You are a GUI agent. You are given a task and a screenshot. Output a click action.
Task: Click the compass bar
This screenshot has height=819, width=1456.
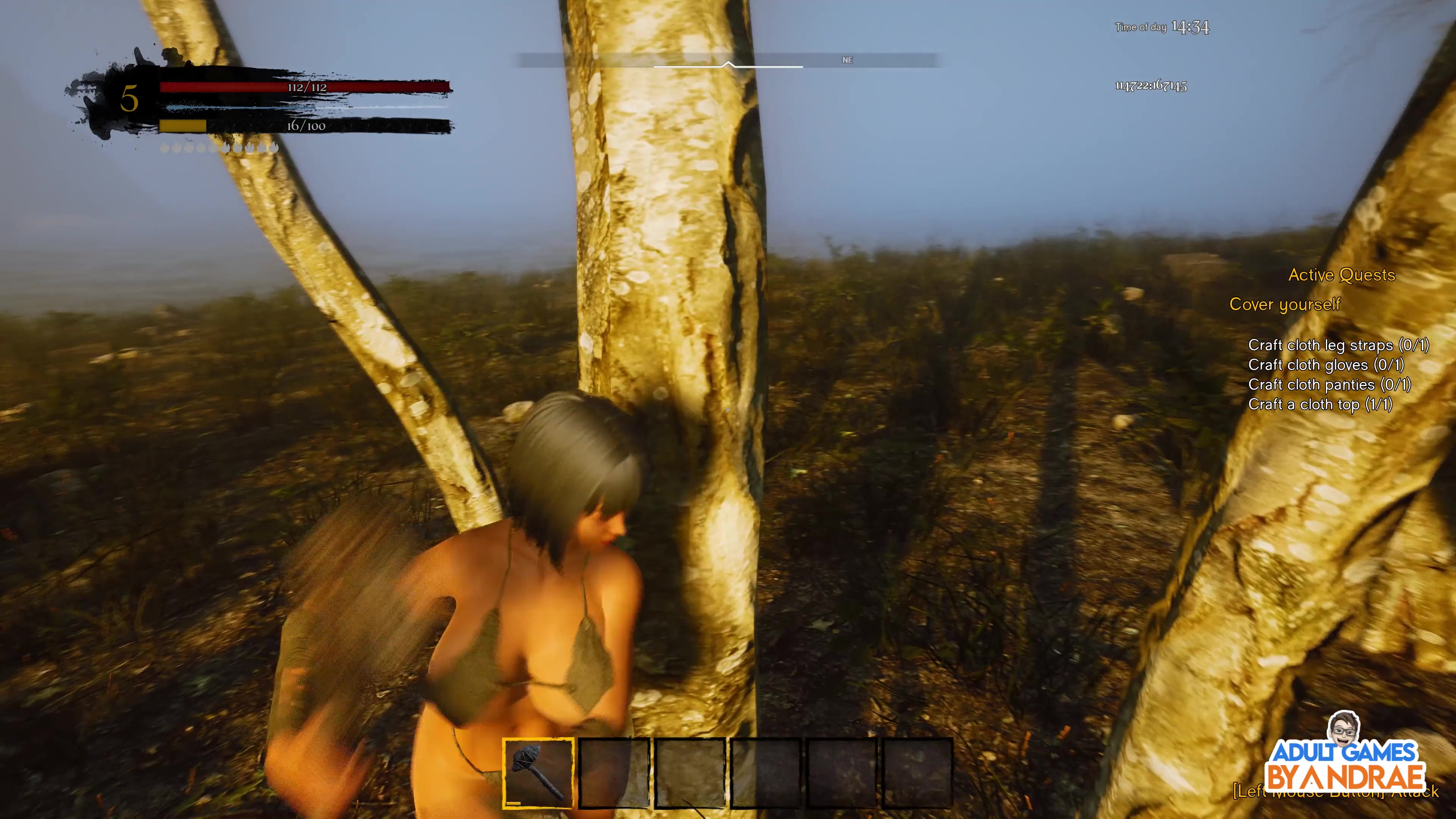[x=728, y=61]
